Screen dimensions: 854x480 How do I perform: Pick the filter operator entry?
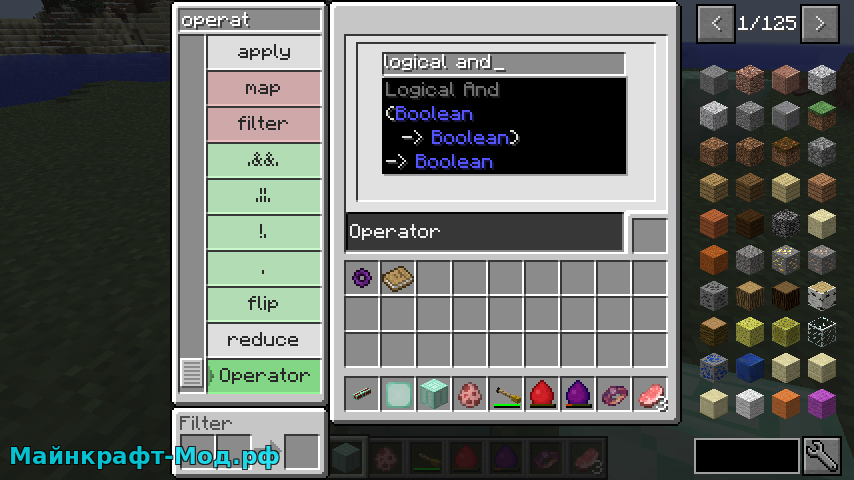(x=264, y=124)
